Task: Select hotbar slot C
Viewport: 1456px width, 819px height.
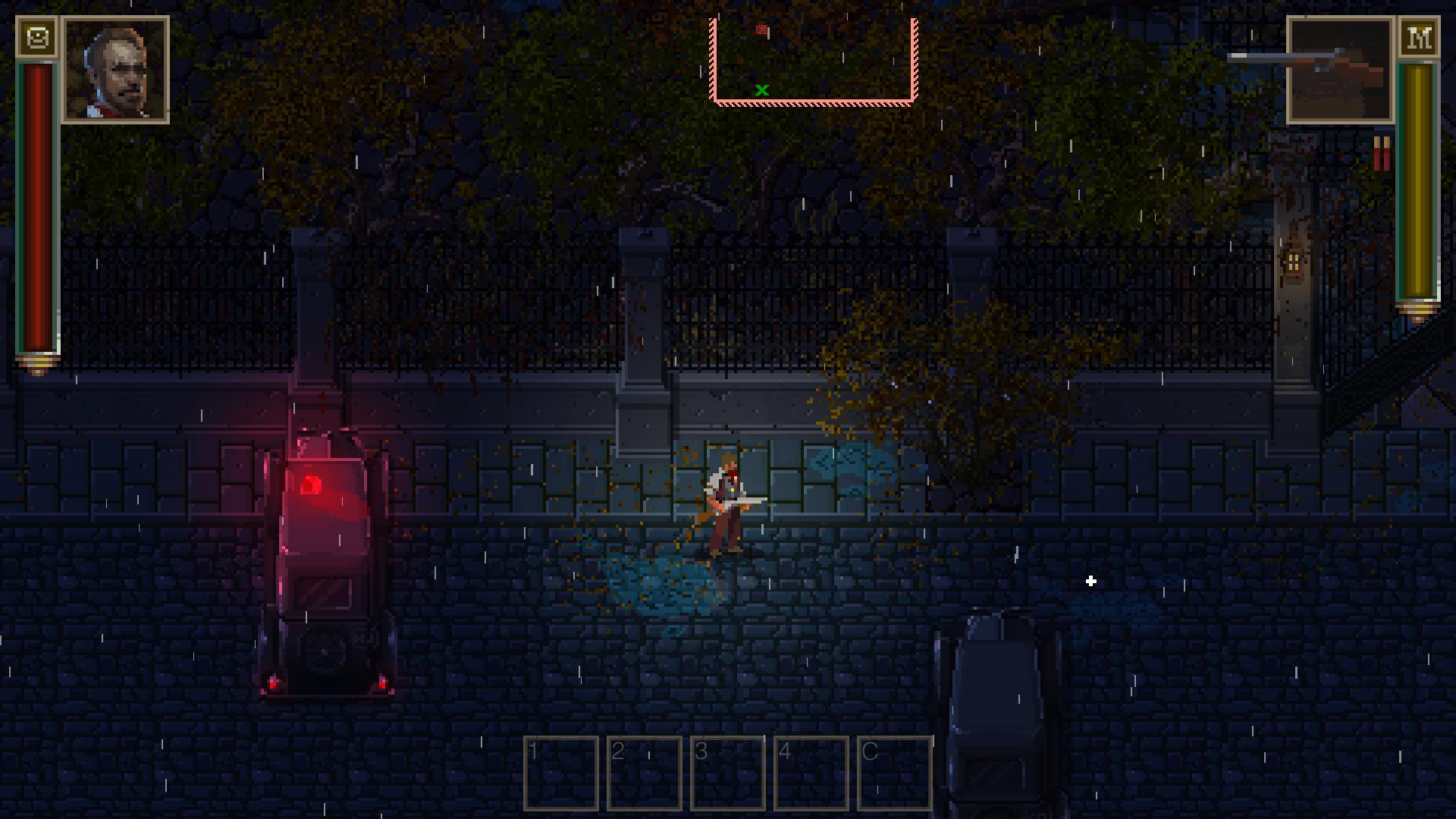Action: pos(895,773)
